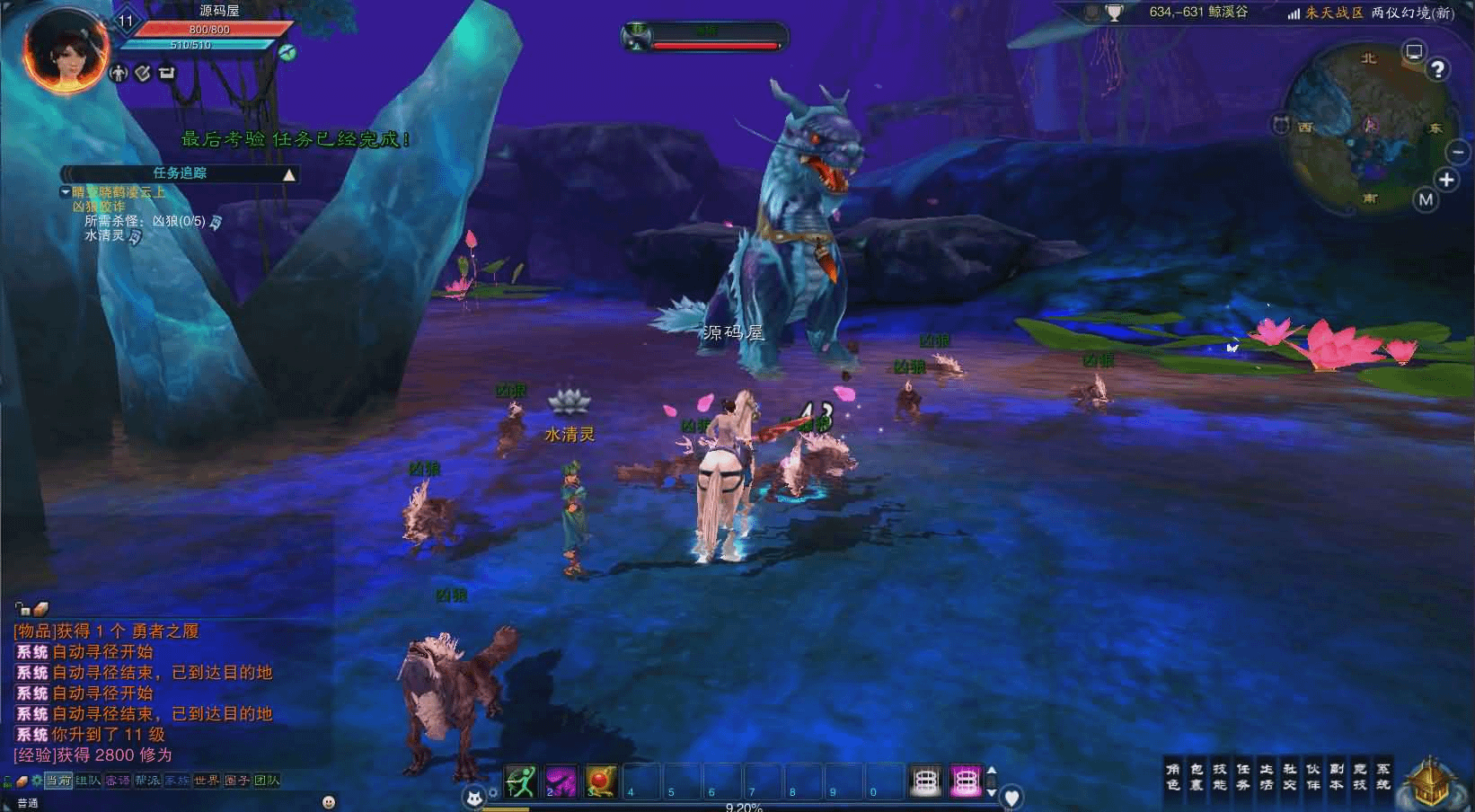Zoom out the minimap with minus button
The image size is (1475, 812).
point(1457,152)
